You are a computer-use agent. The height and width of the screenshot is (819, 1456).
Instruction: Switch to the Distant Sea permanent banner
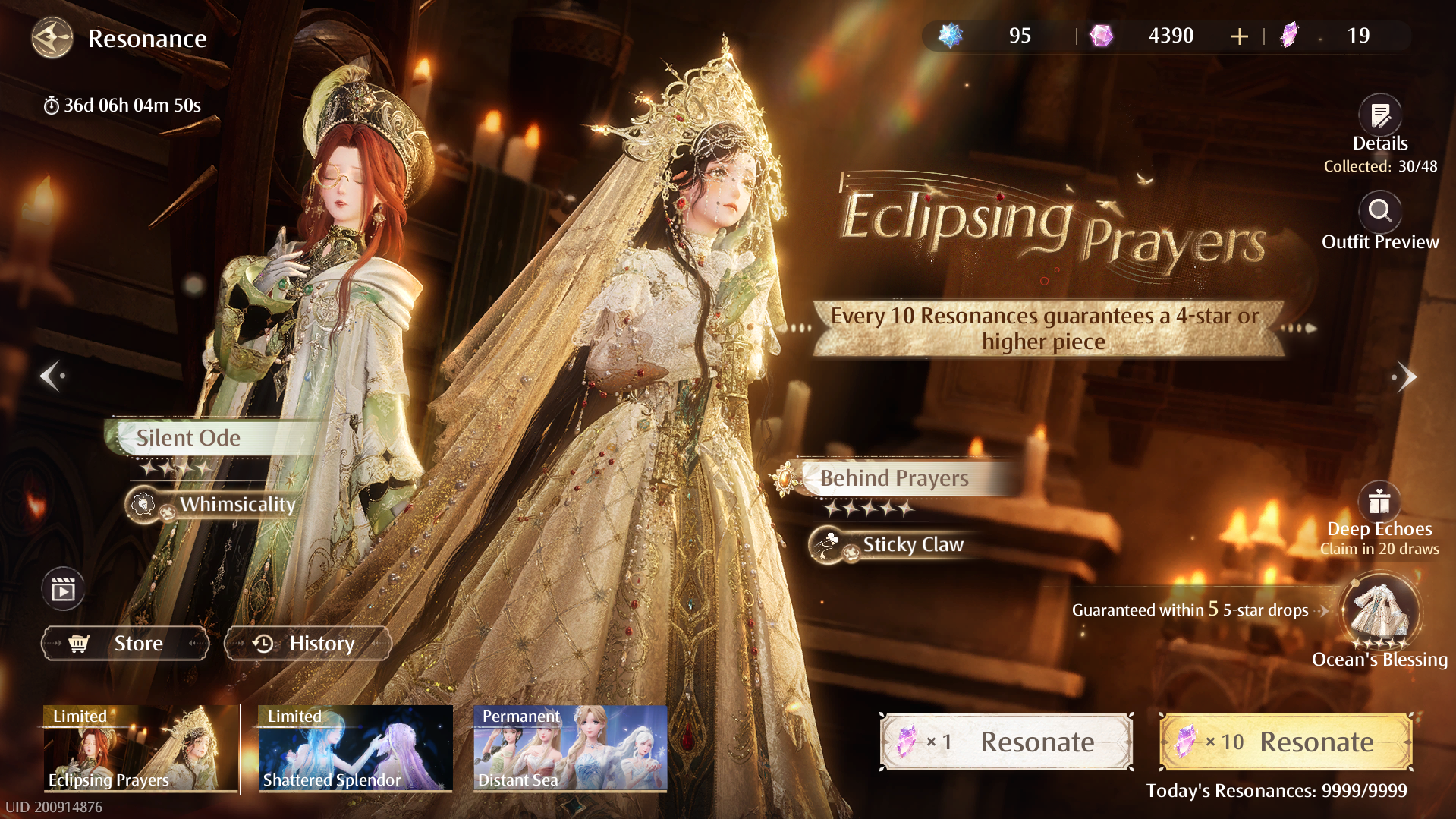tap(570, 748)
